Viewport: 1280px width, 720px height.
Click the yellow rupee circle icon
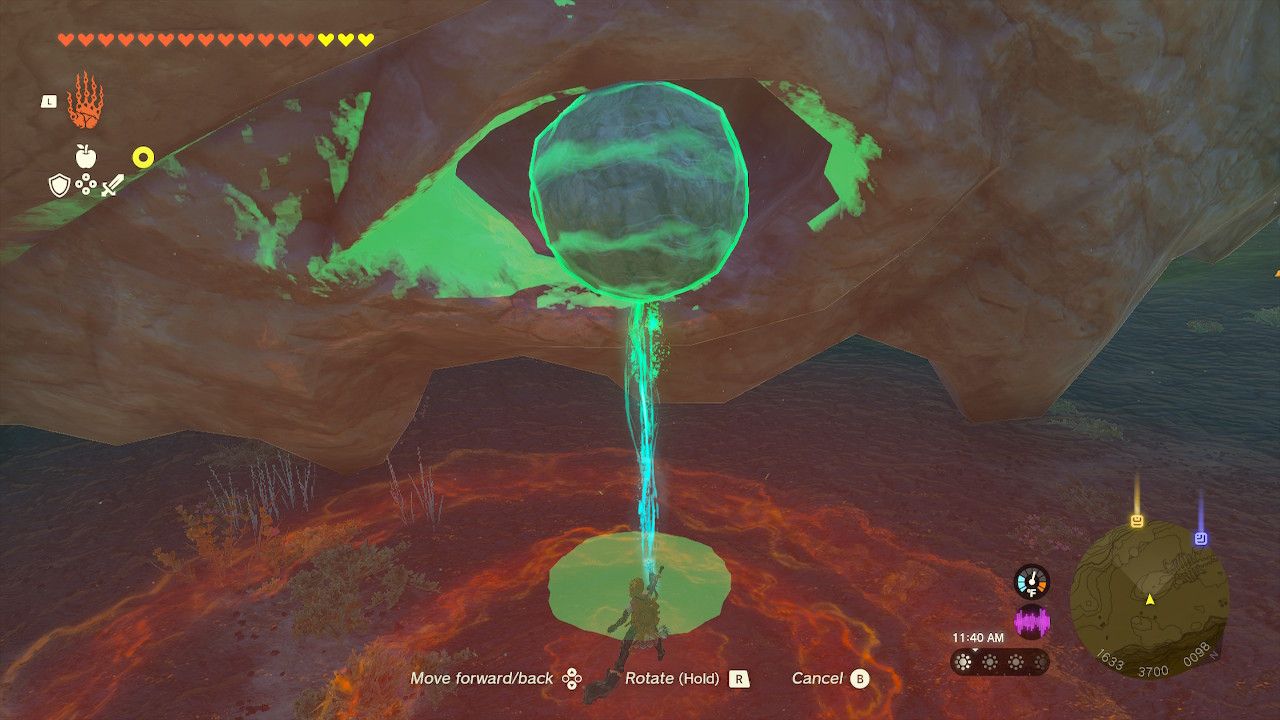pos(143,156)
